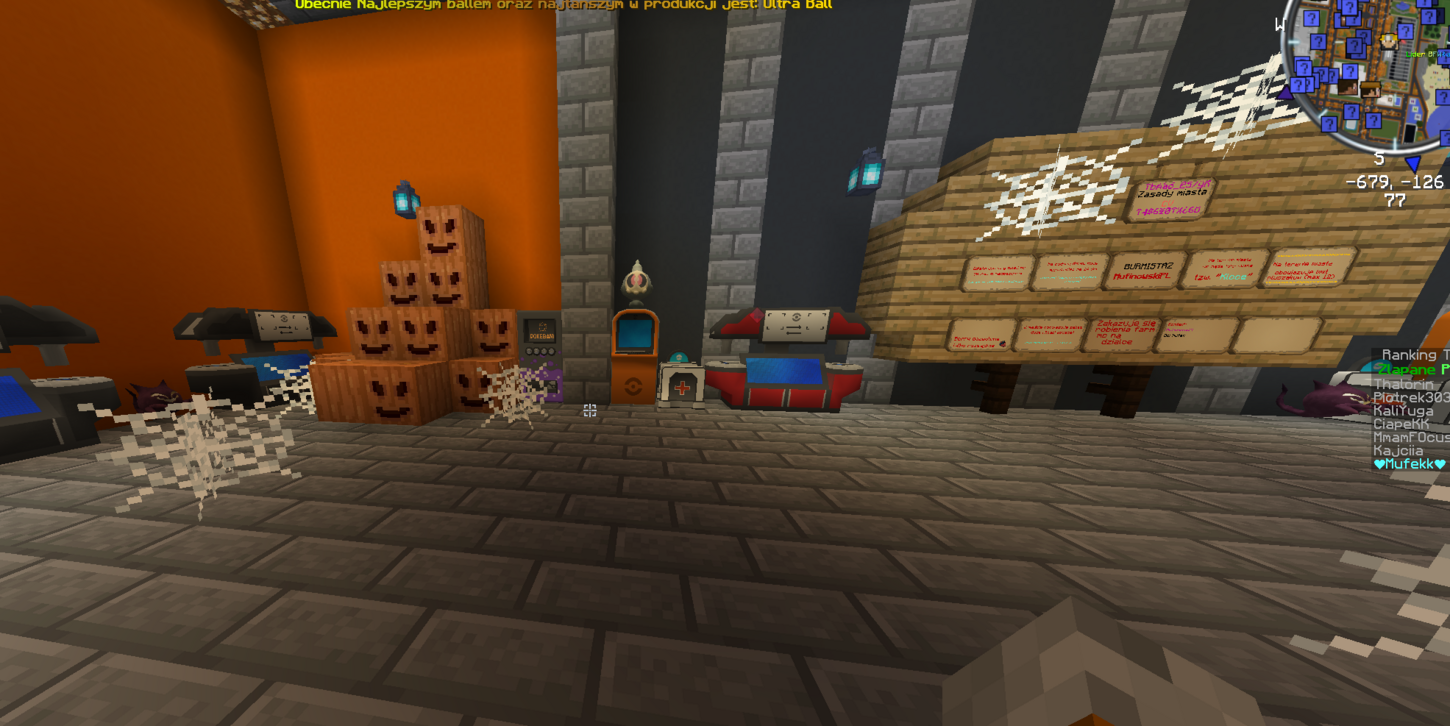Pick KaliYuga from the ranking list
The image size is (1450, 726).
pos(1404,411)
